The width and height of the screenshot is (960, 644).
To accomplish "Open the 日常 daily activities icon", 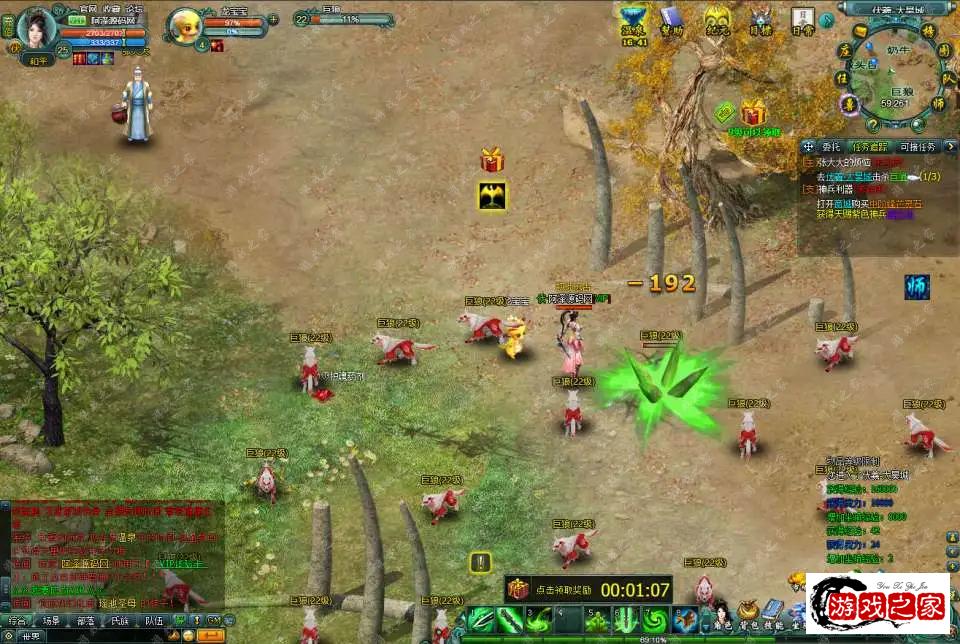I will click(802, 20).
